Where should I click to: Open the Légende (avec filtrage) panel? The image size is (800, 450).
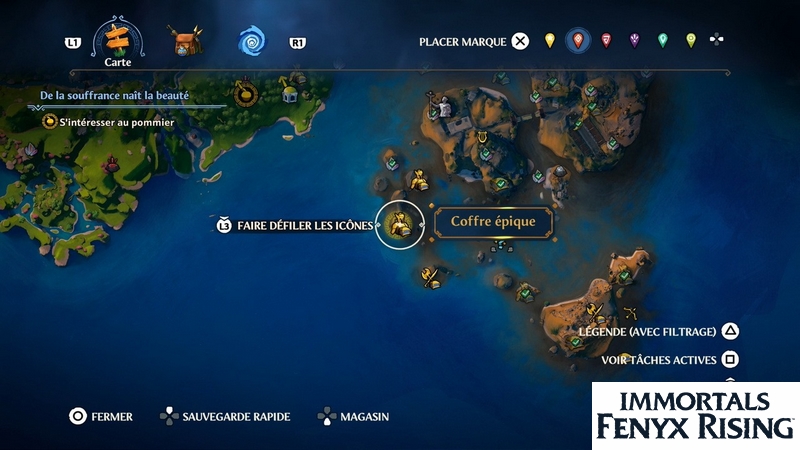point(660,331)
